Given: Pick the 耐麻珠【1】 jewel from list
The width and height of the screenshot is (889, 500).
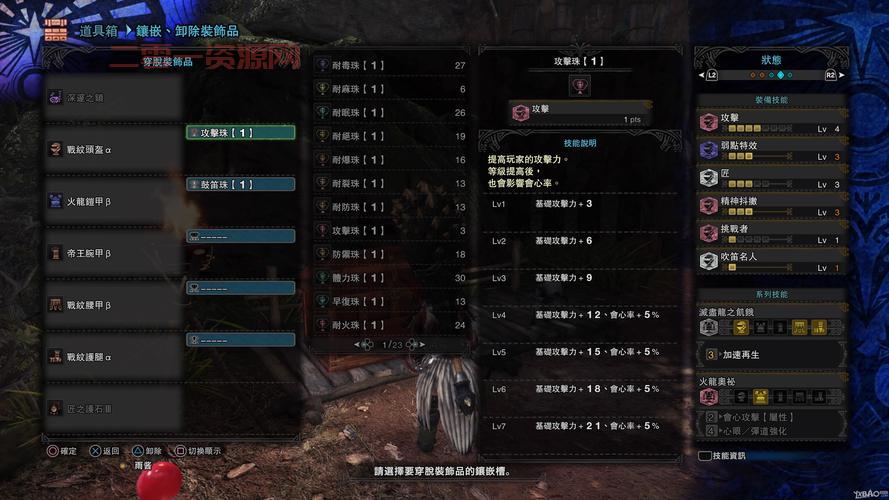Looking at the screenshot, I should (x=390, y=89).
